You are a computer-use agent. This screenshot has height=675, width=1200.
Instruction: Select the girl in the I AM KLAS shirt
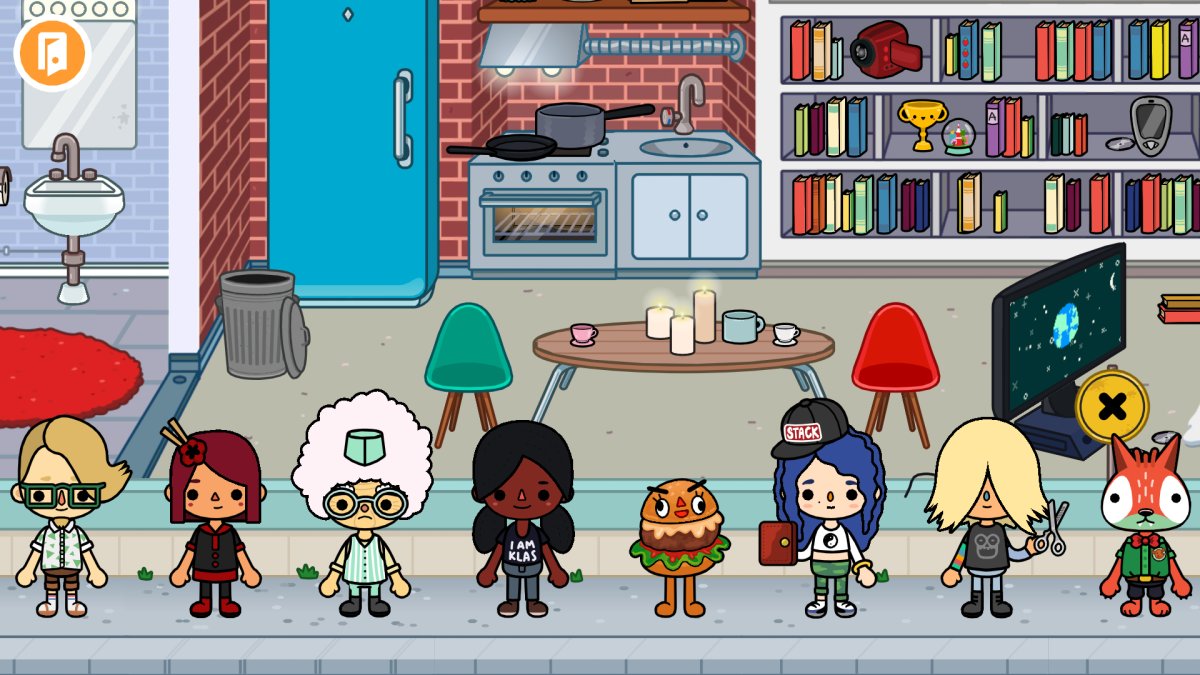(x=522, y=520)
